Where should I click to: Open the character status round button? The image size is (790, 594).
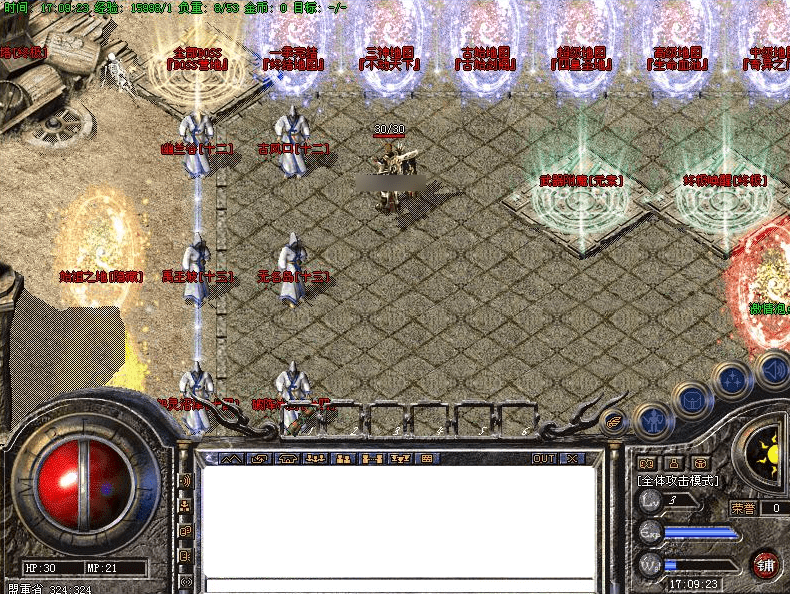[653, 421]
